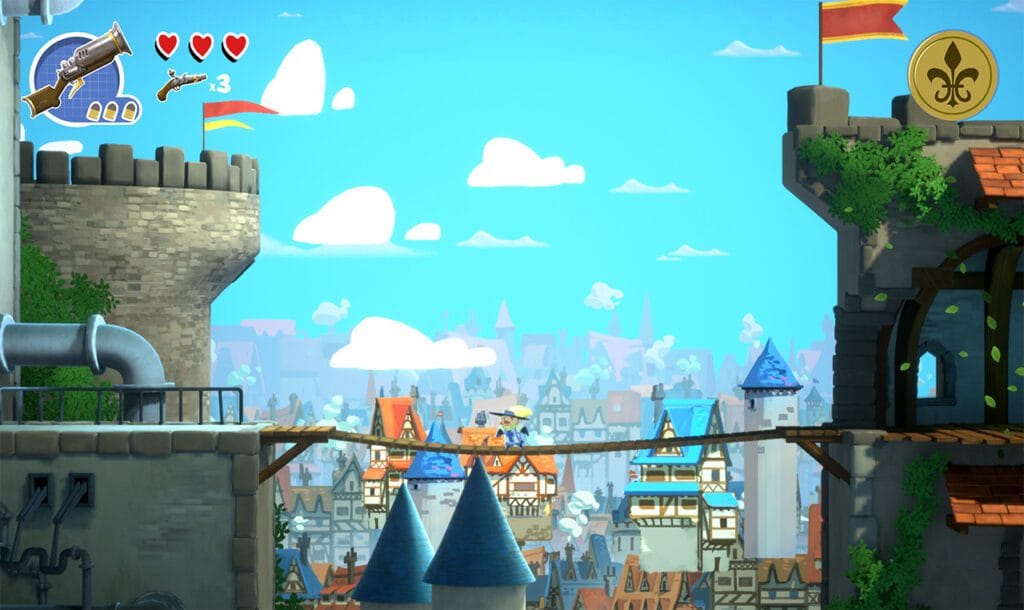The image size is (1024, 610).
Task: Click the small flintlock pistol icon
Action: (181, 84)
